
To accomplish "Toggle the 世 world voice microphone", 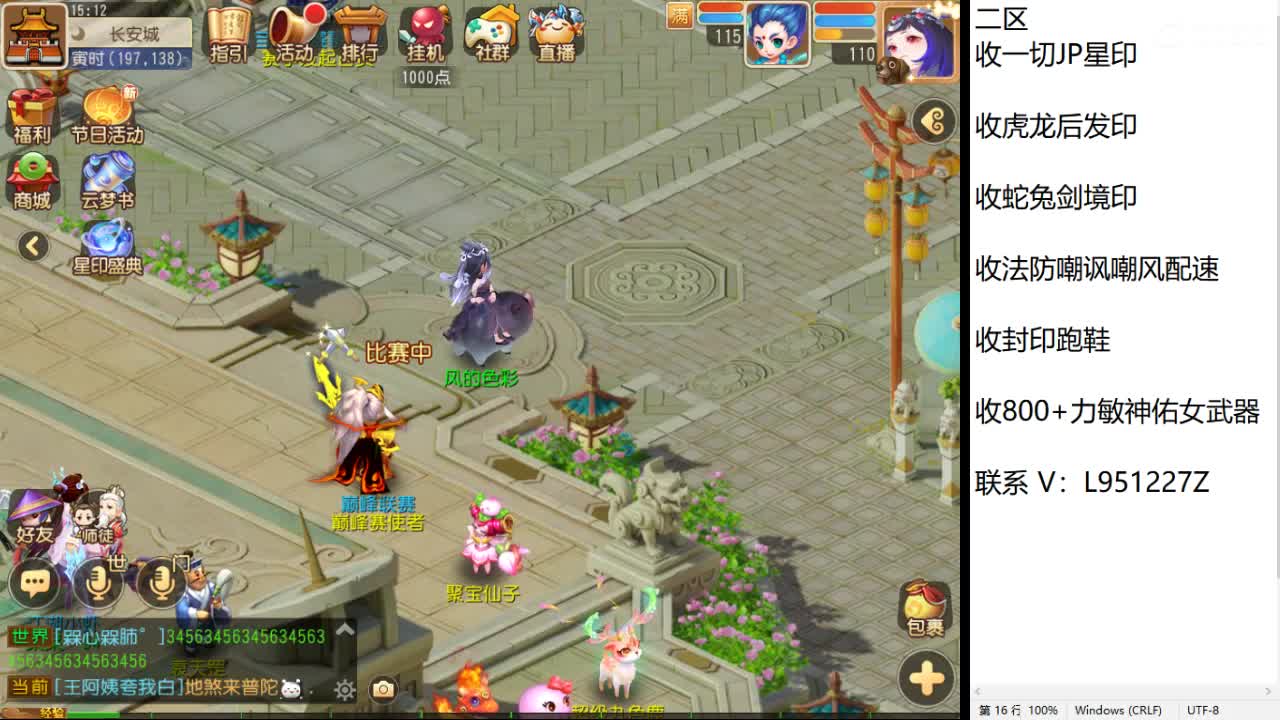I will [99, 582].
